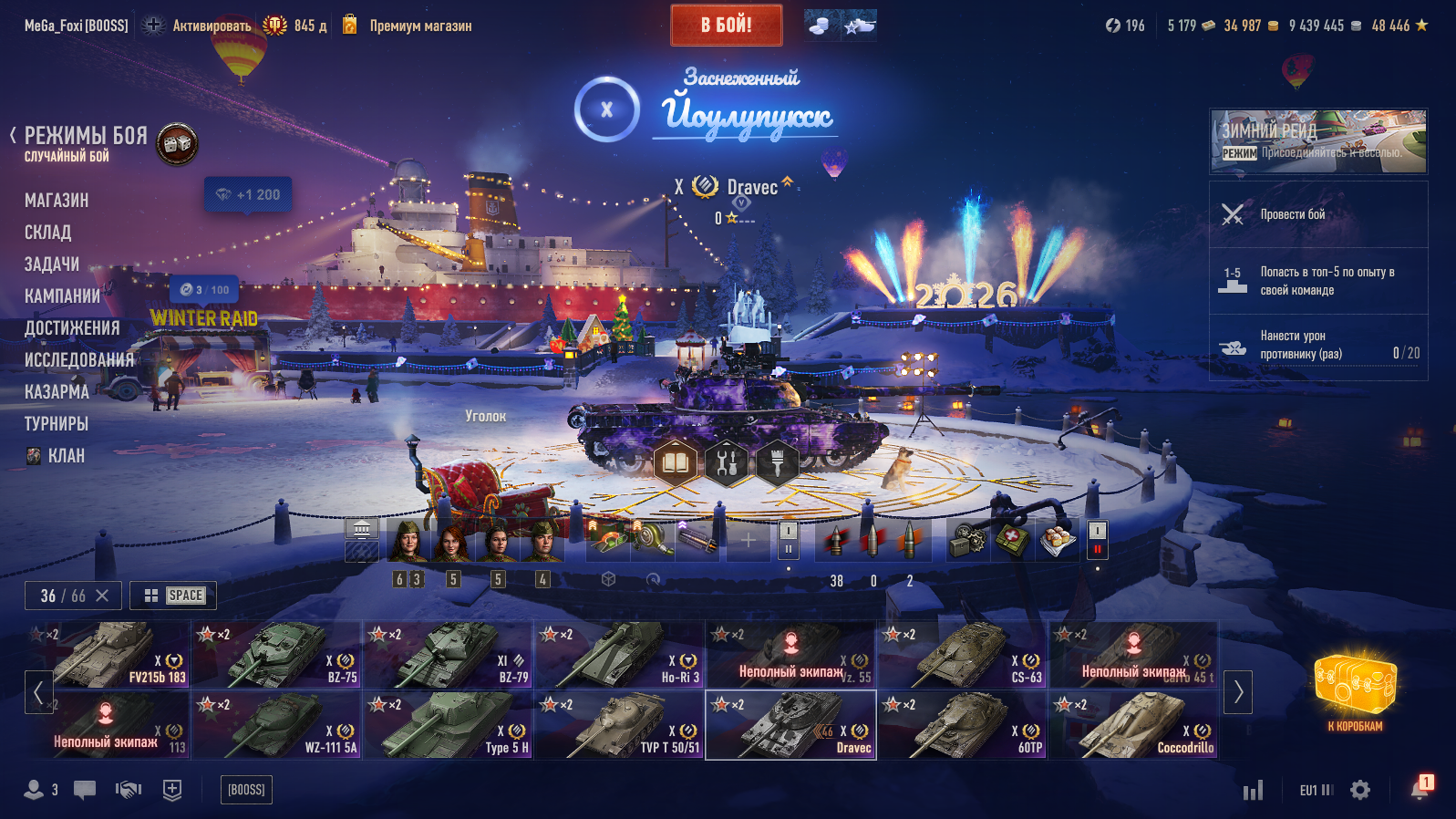Choose the BZ-75 tank in carousel
This screenshot has width=1456, height=819.
278,655
